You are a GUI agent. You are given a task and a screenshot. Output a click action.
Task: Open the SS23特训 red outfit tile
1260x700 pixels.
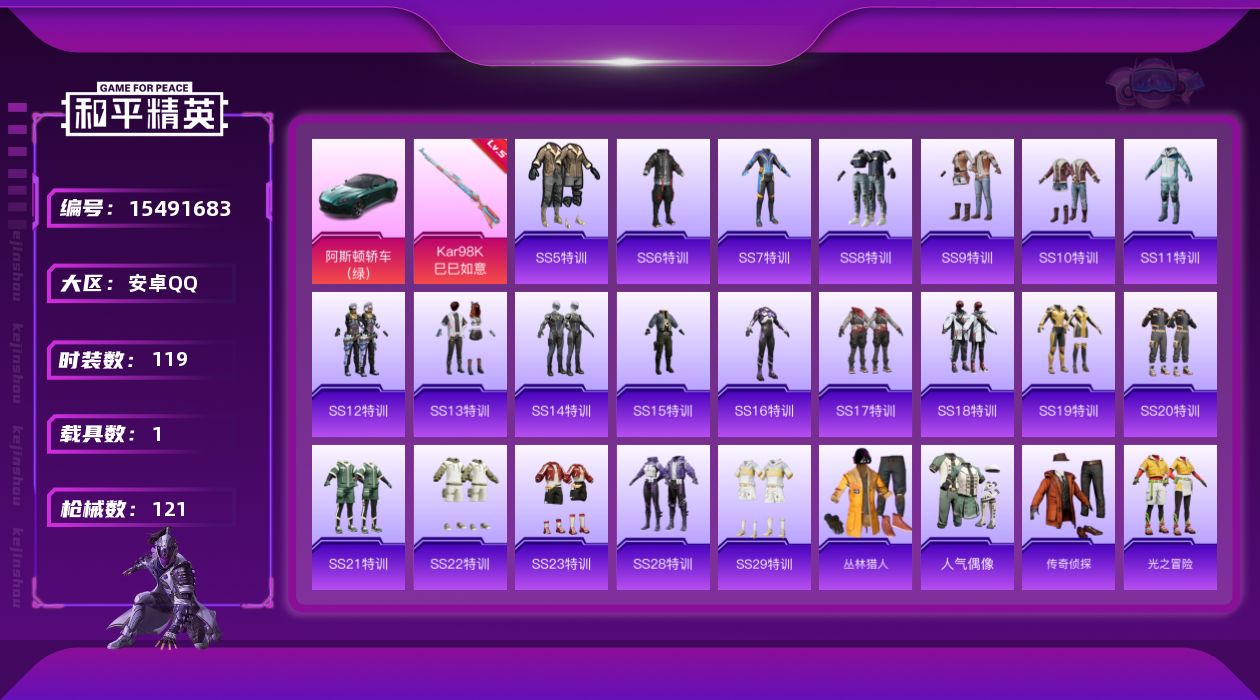pos(561,517)
